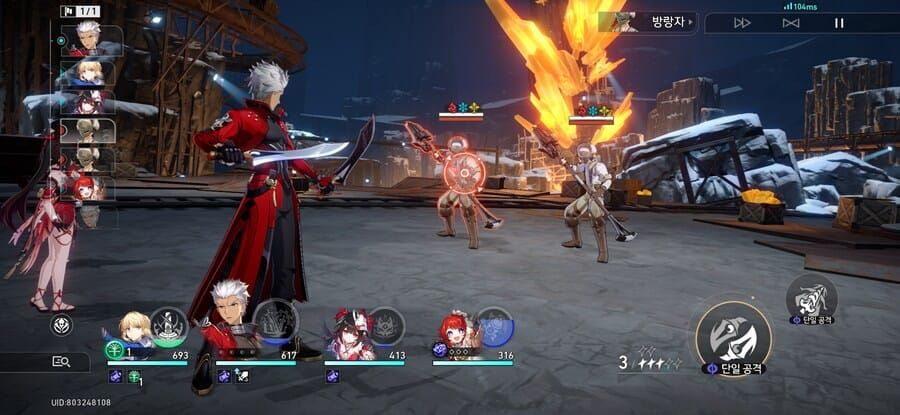Select the blonde character in turn order

[88, 72]
